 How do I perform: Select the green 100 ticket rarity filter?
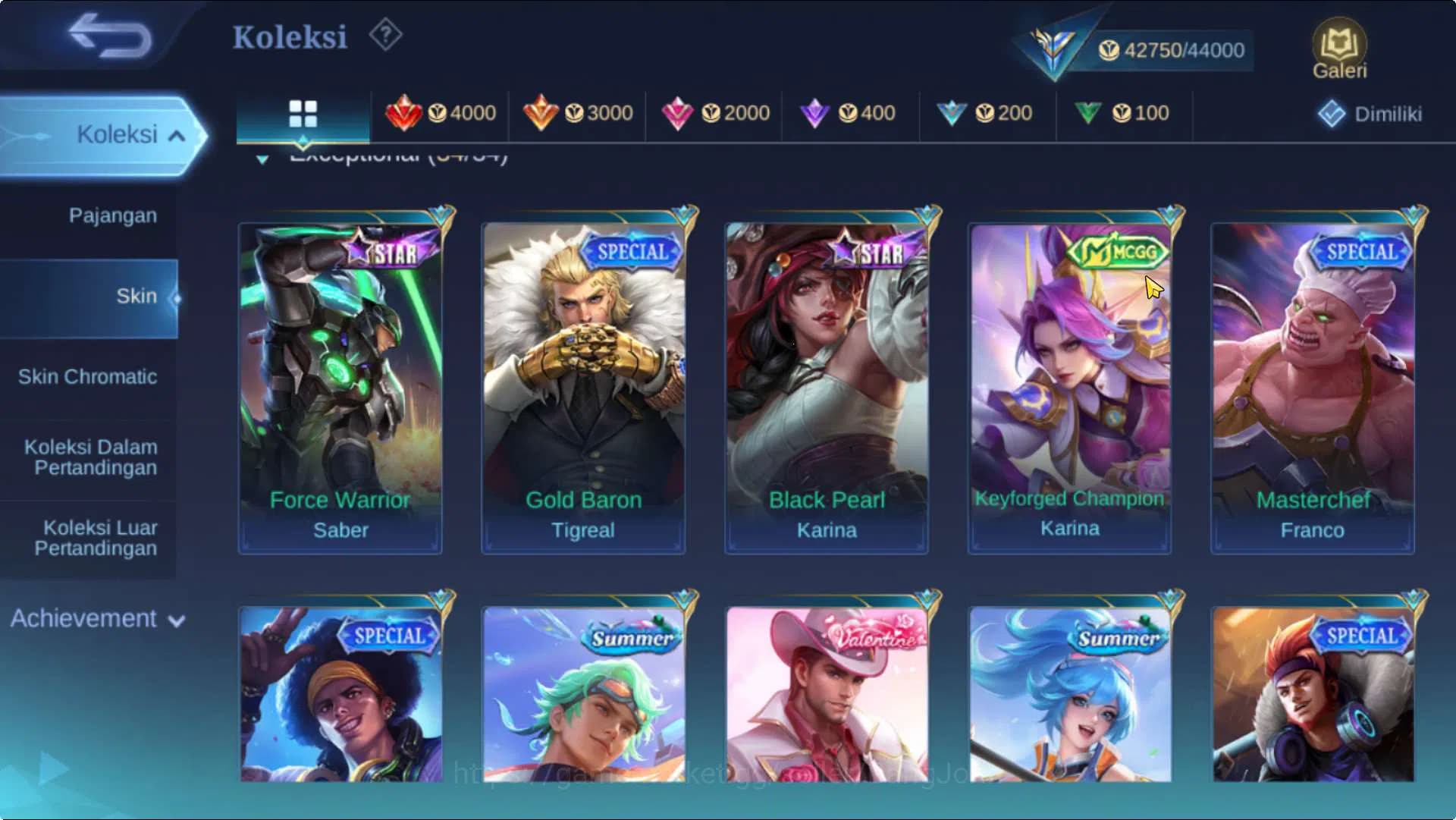point(1125,112)
